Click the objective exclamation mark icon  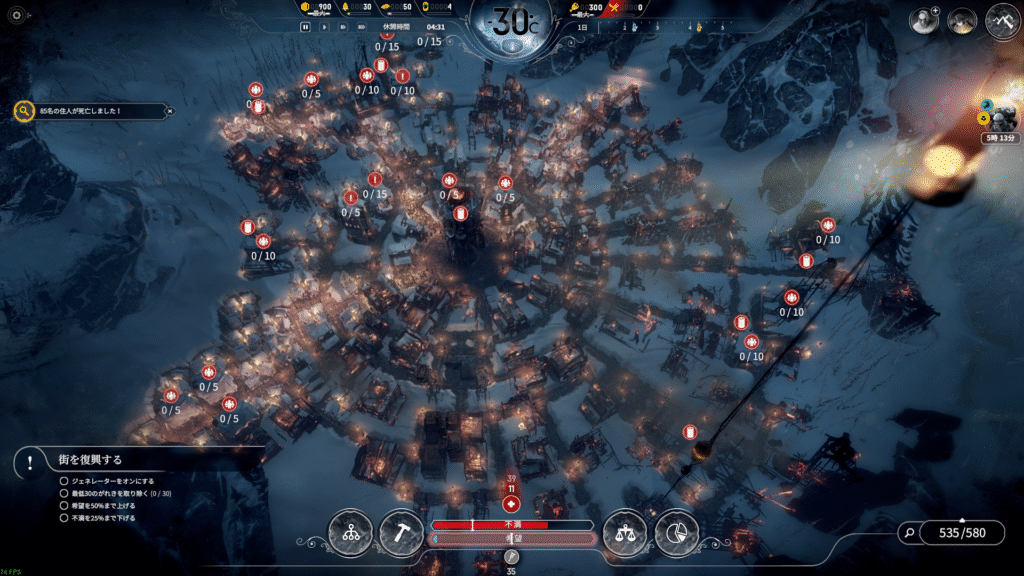click(x=31, y=462)
